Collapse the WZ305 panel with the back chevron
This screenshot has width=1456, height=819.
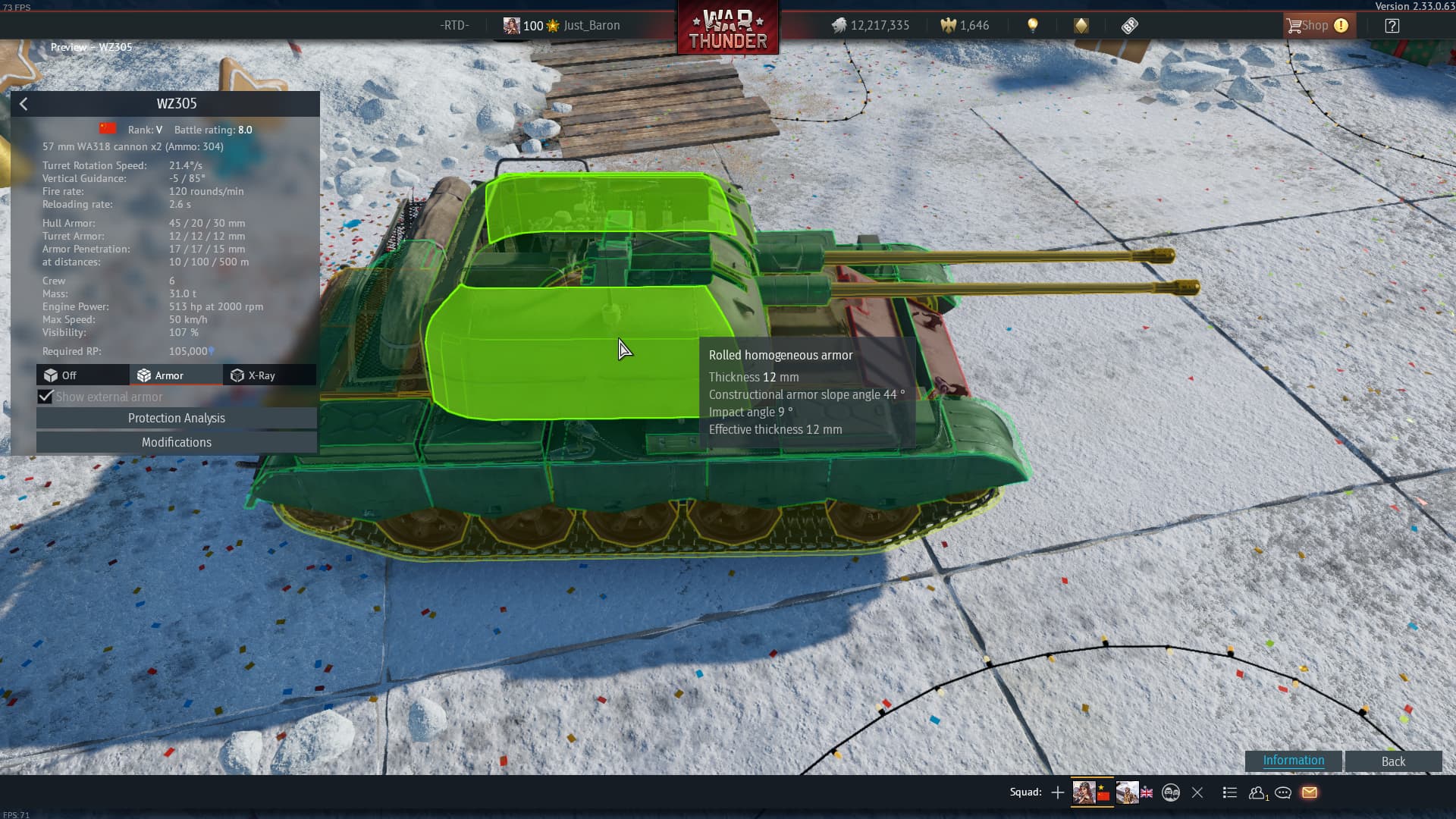coord(24,104)
